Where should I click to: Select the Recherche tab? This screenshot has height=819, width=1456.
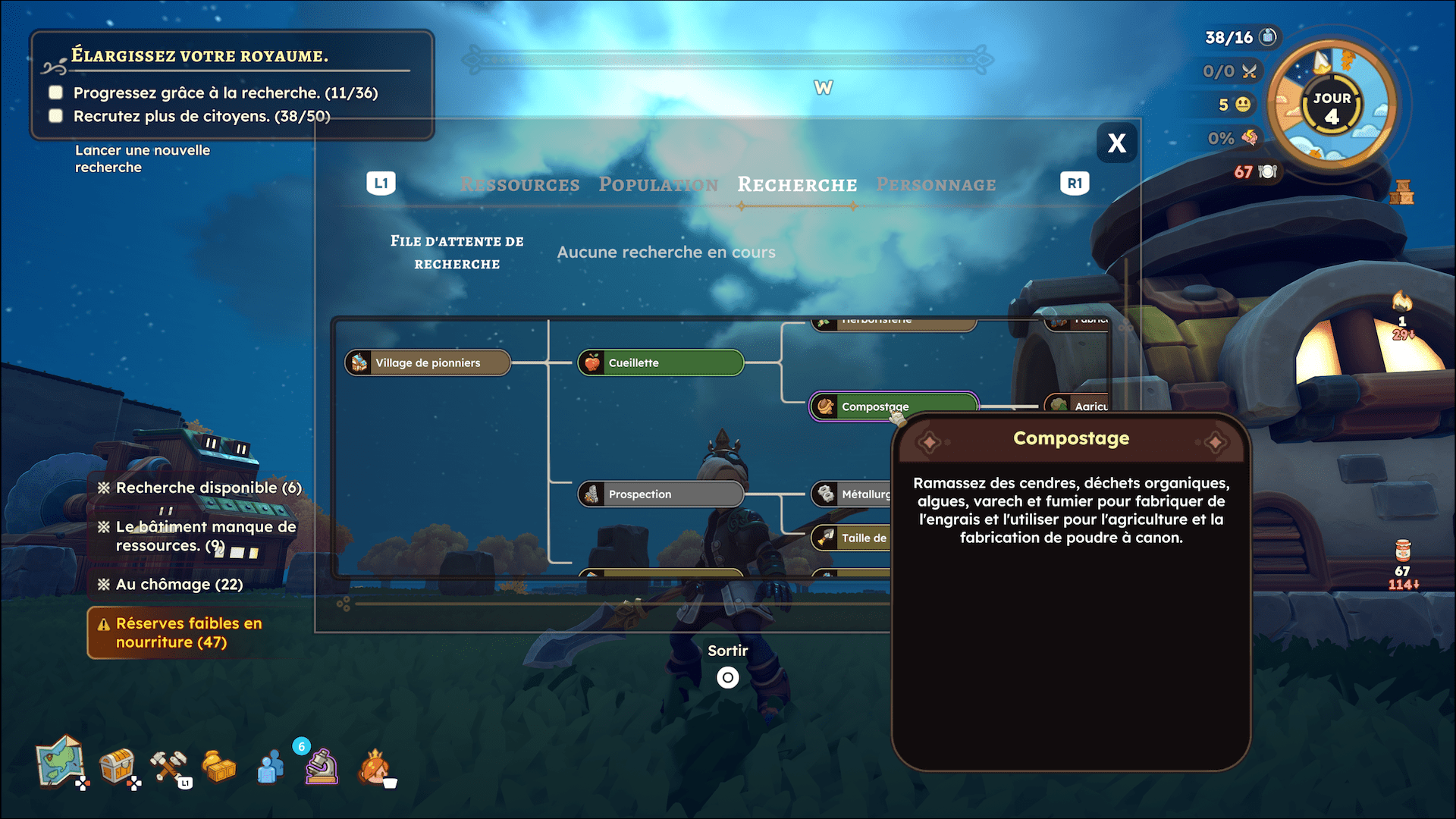click(x=797, y=184)
